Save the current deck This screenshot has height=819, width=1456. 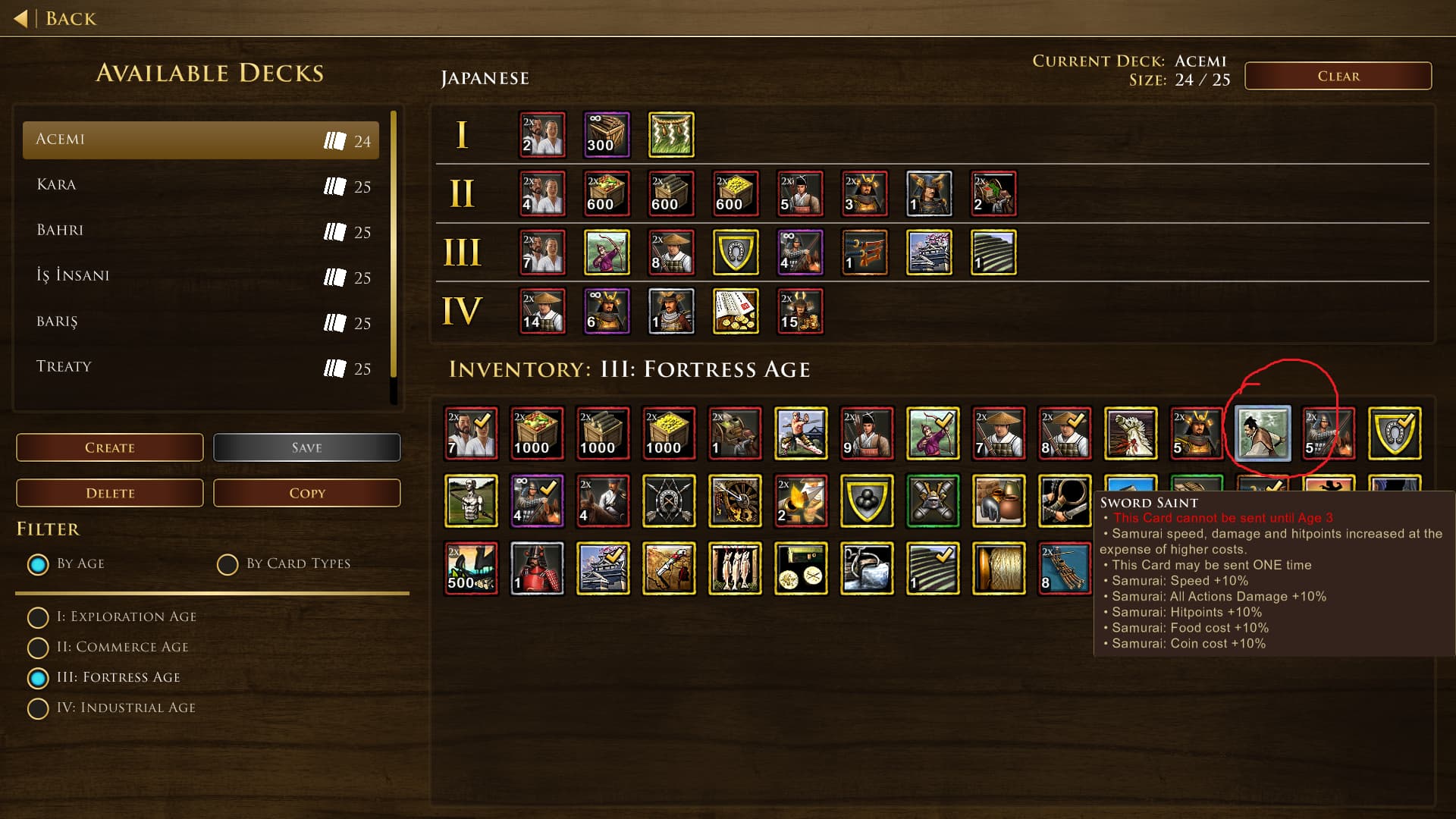click(306, 447)
